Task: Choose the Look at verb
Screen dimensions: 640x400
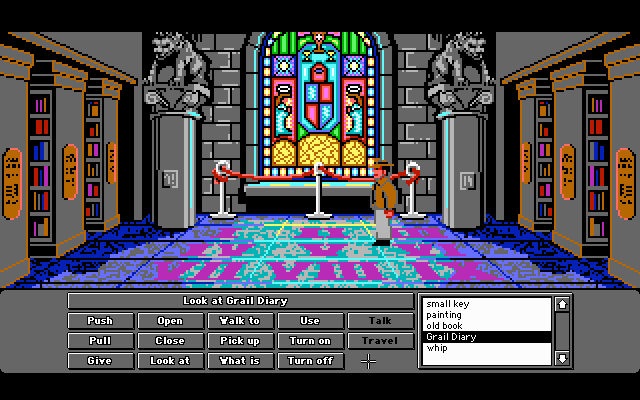Action: click(x=170, y=361)
